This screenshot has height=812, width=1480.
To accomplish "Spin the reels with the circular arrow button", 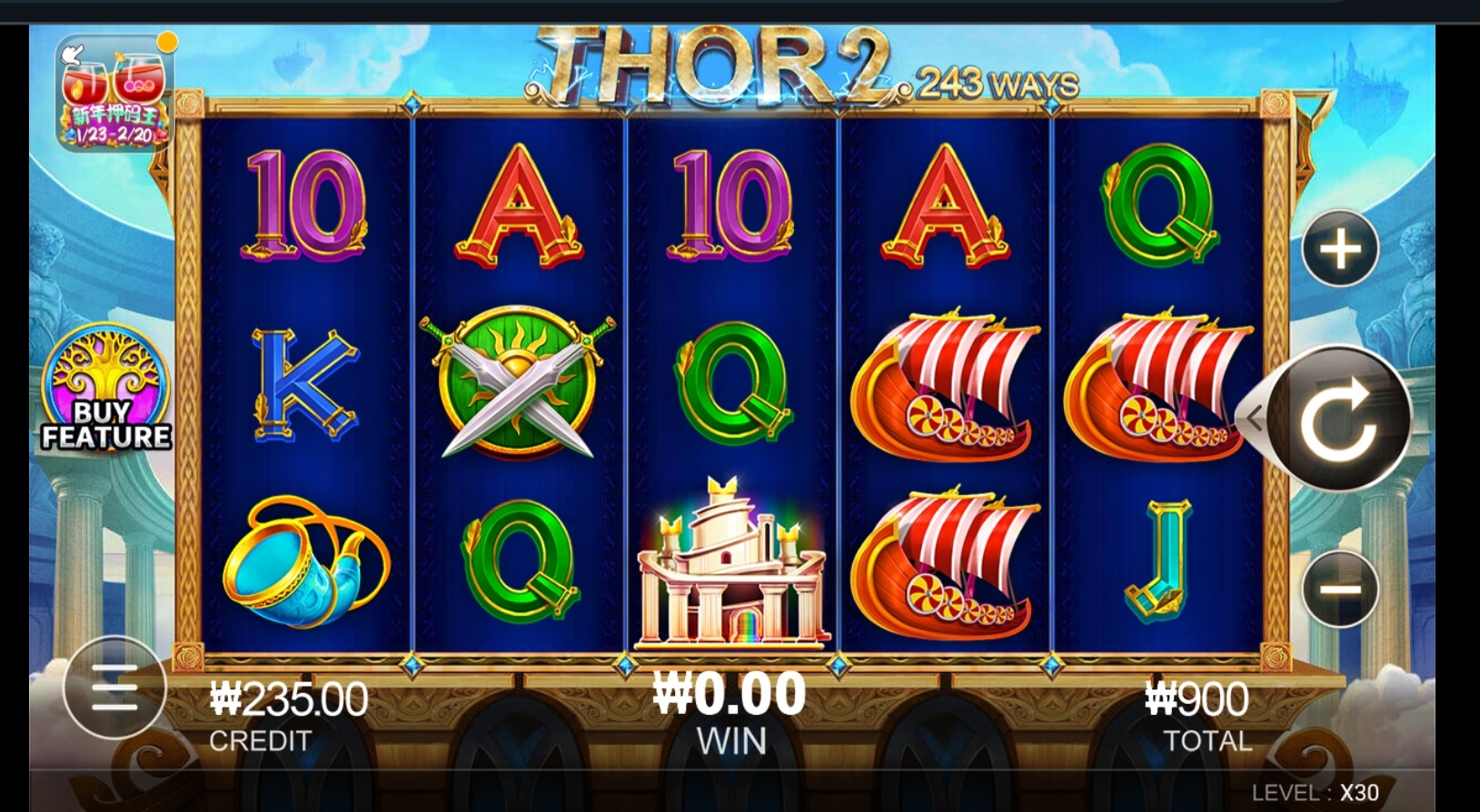I will click(1337, 419).
